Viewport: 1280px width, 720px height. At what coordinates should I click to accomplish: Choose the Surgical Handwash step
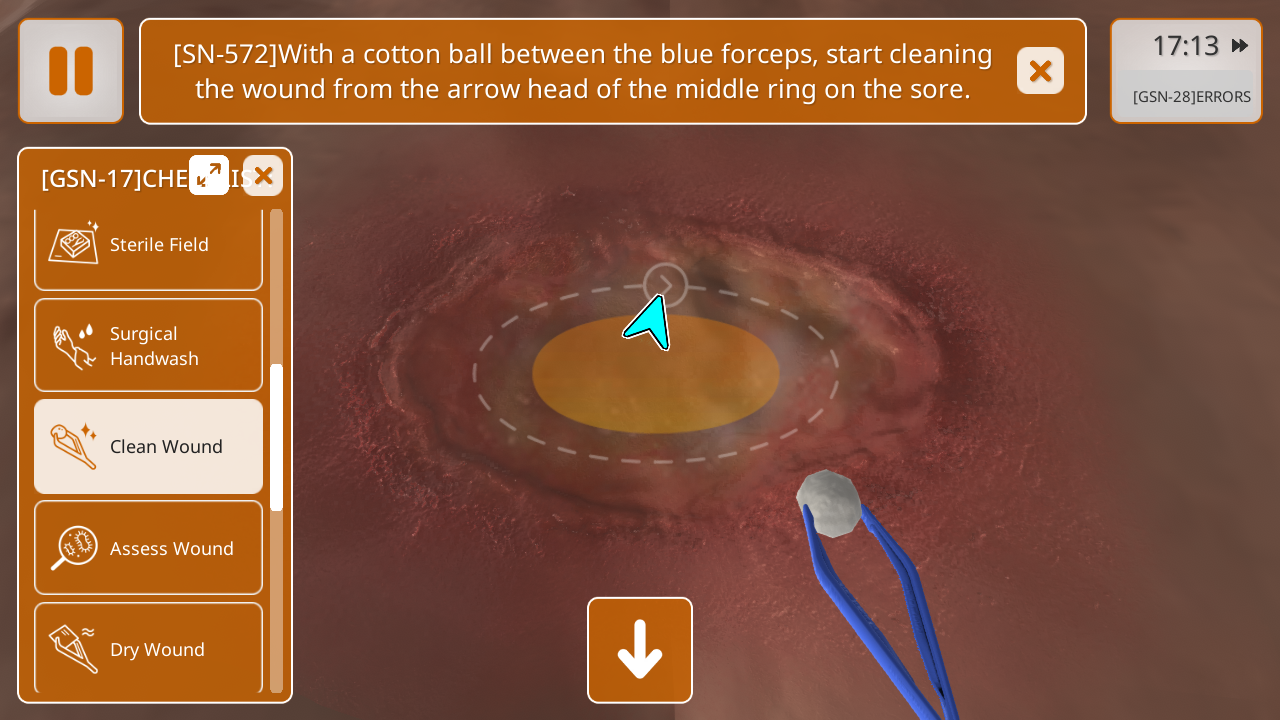coord(148,345)
